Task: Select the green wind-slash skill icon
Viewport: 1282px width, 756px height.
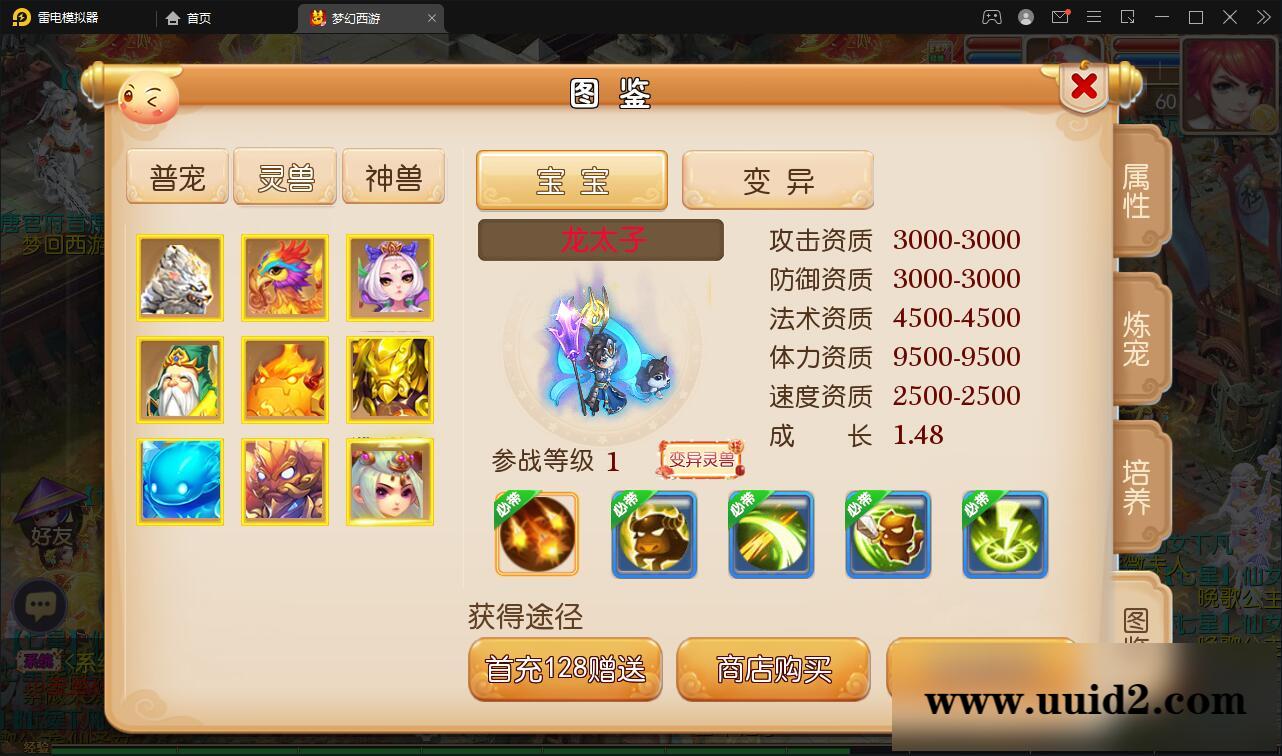Action: (x=771, y=534)
